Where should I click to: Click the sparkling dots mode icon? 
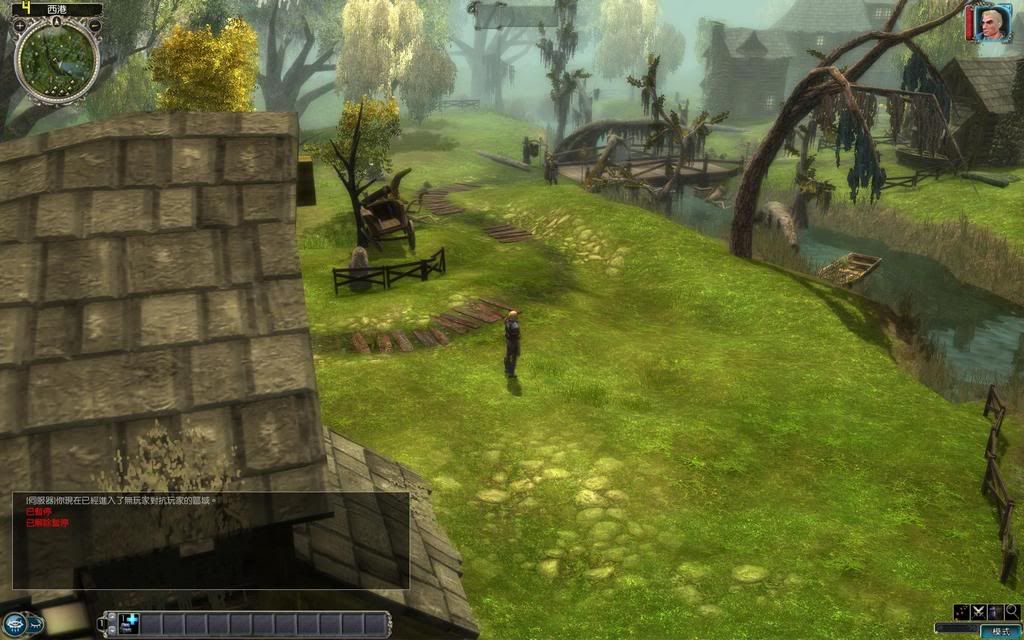coord(961,612)
